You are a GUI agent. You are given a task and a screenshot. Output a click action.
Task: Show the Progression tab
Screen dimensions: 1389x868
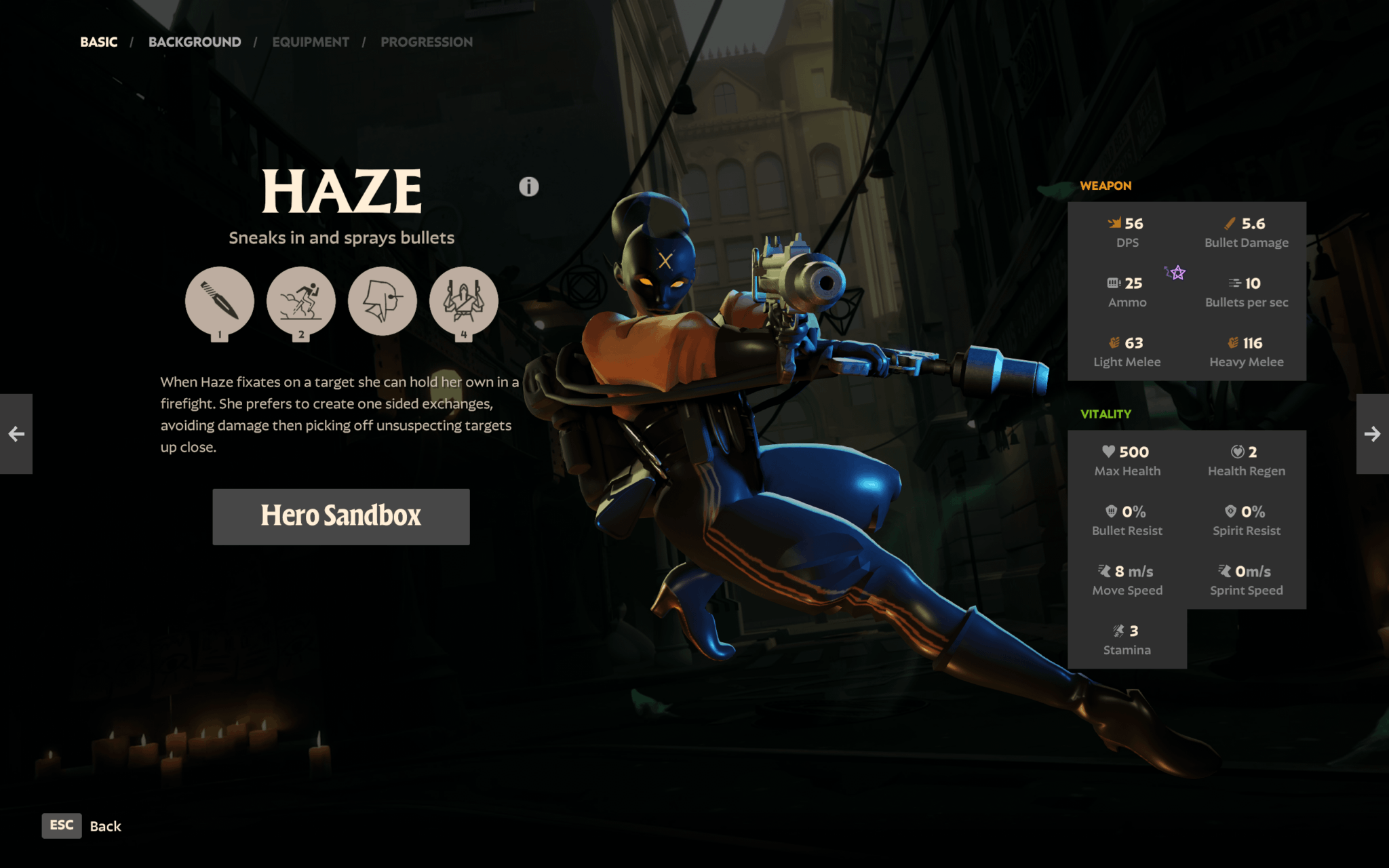pyautogui.click(x=427, y=42)
